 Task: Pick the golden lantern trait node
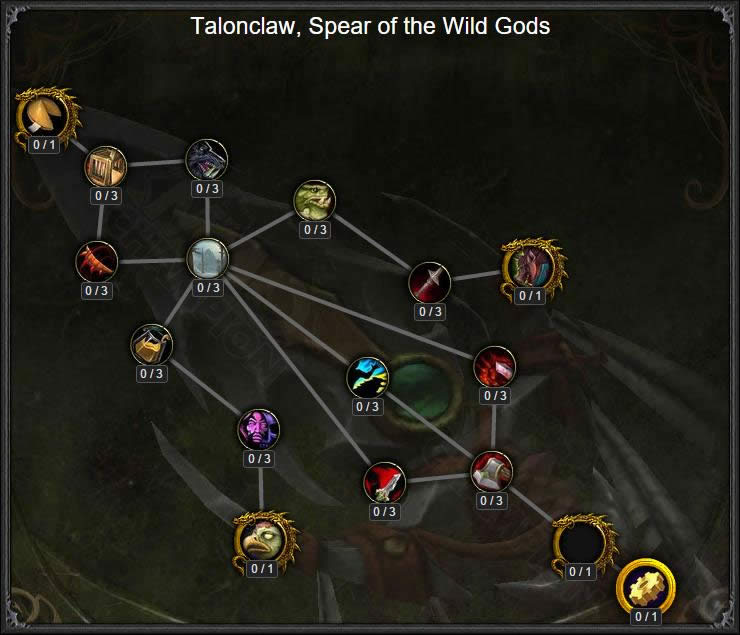tap(151, 345)
